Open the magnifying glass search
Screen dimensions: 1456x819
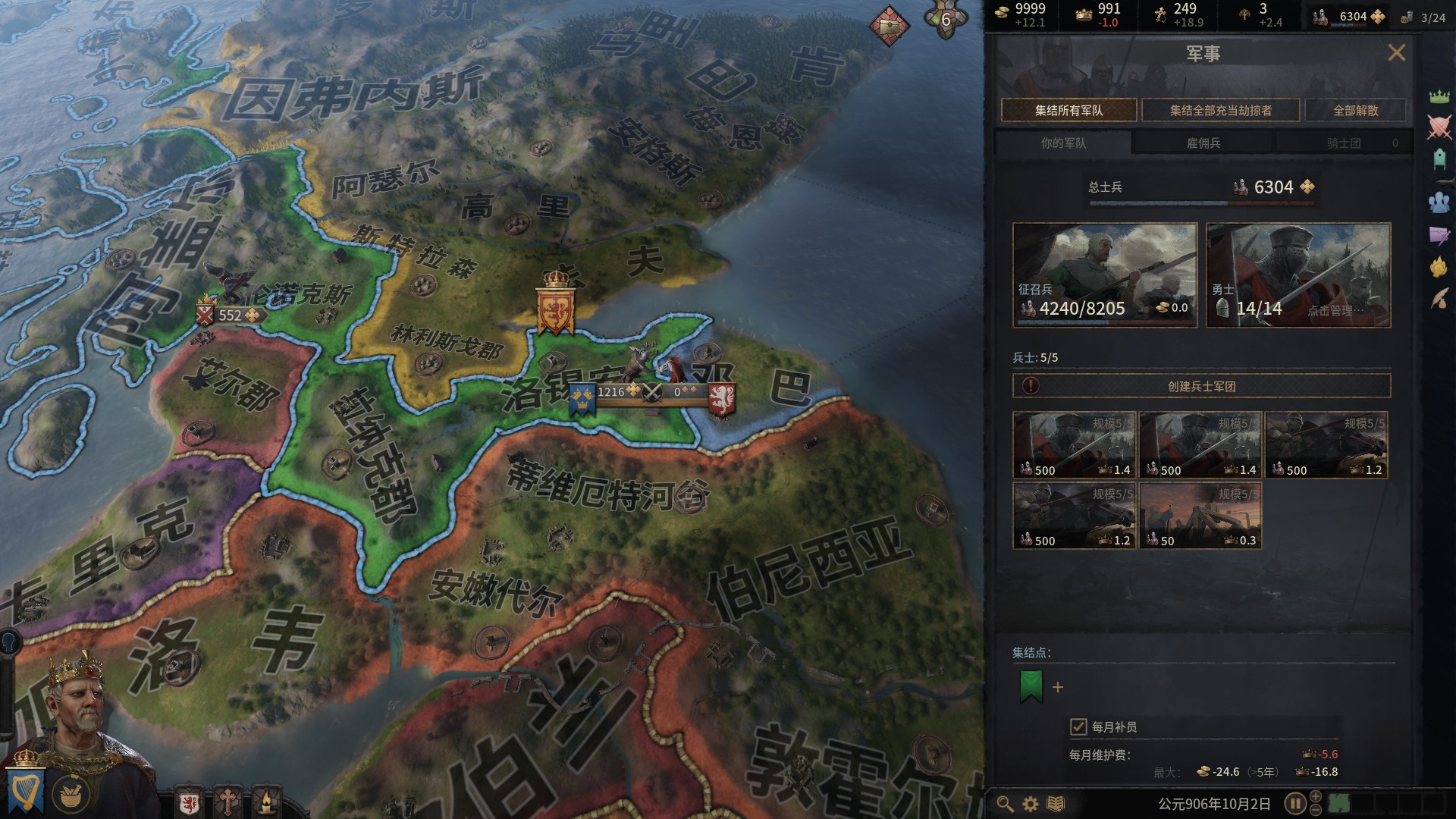(x=1005, y=804)
